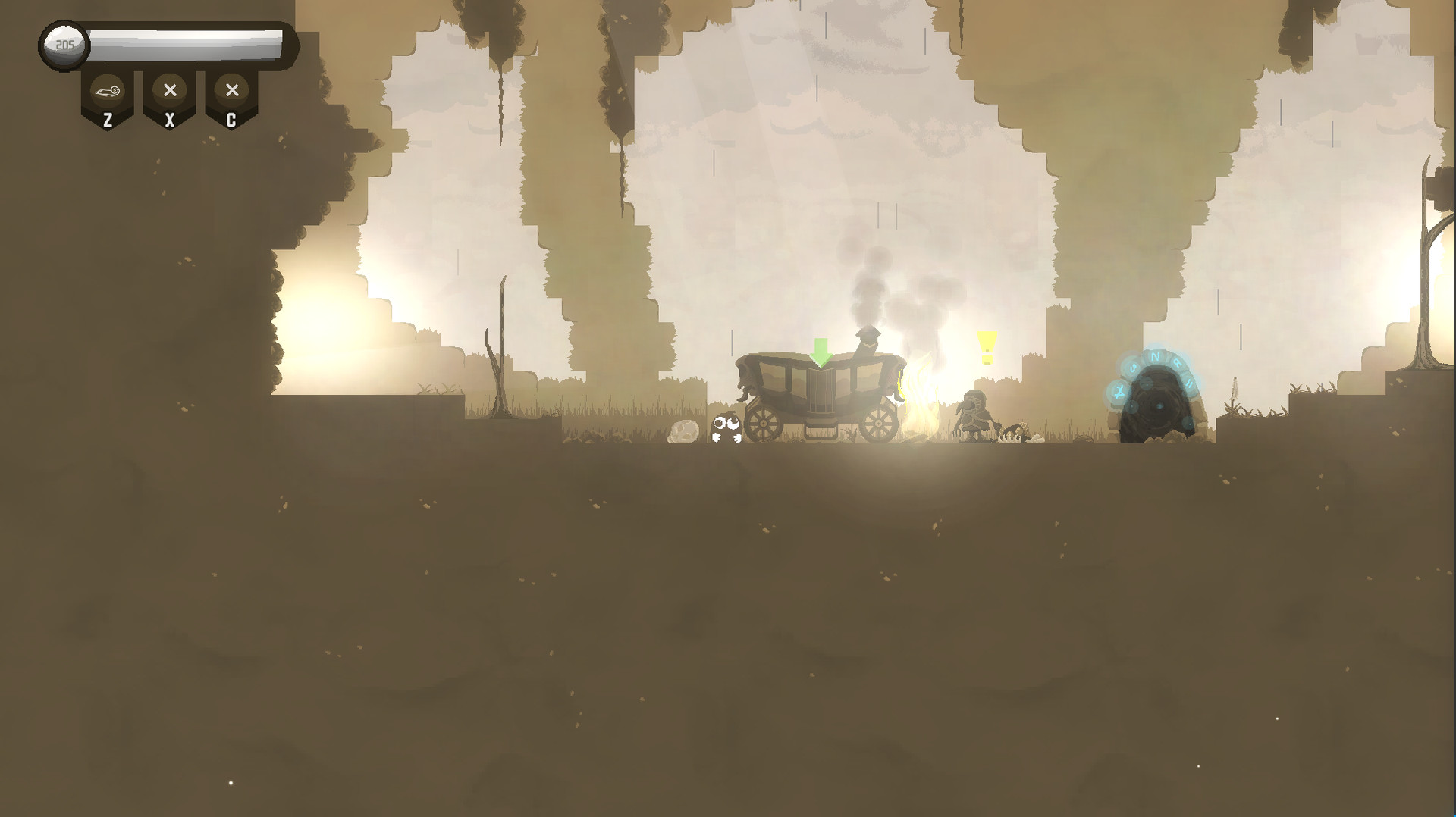Toggle the rune right of the N symbol
1456x817 pixels.
click(1178, 363)
